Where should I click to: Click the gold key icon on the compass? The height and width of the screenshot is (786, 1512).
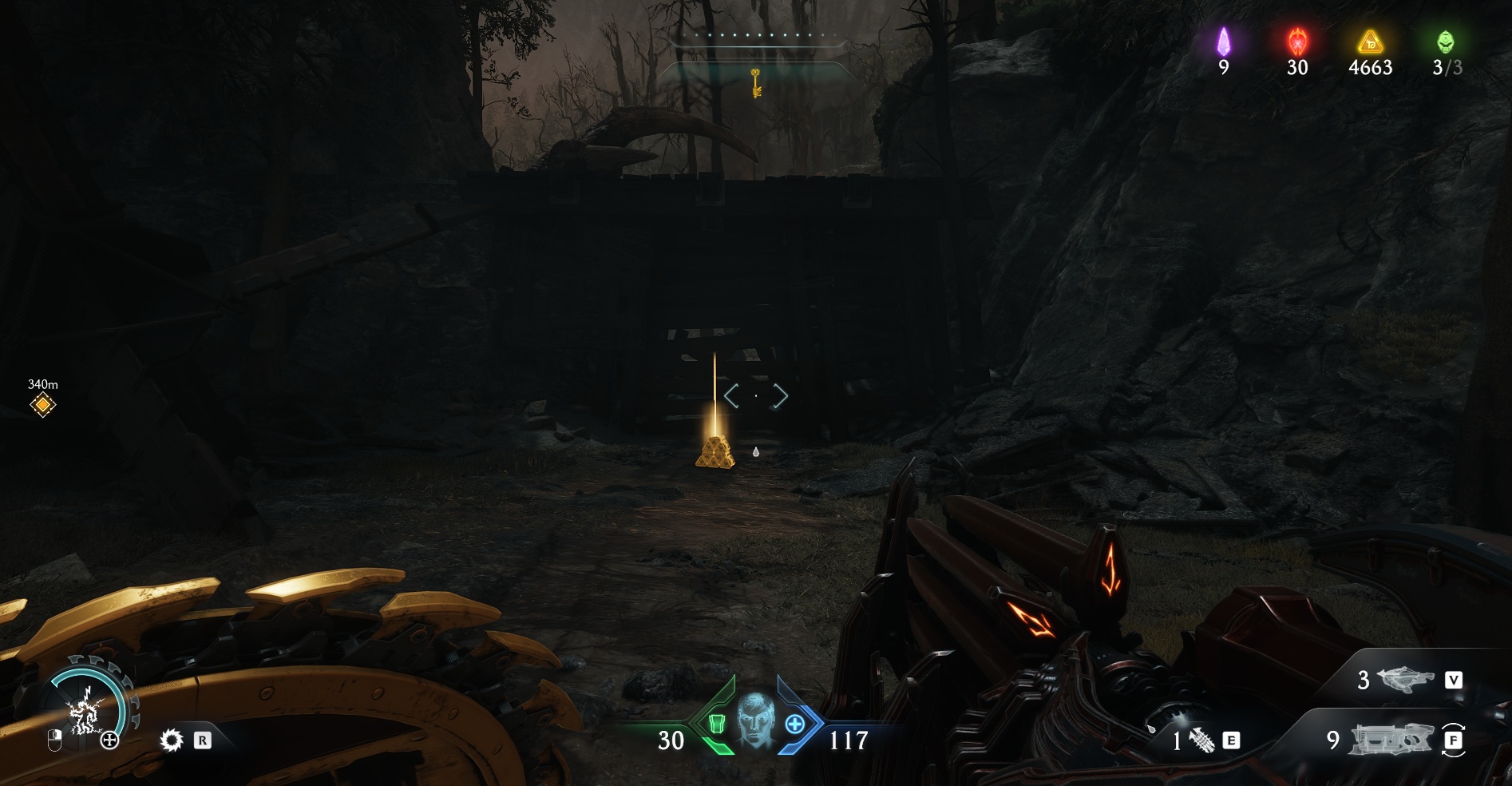click(x=755, y=82)
